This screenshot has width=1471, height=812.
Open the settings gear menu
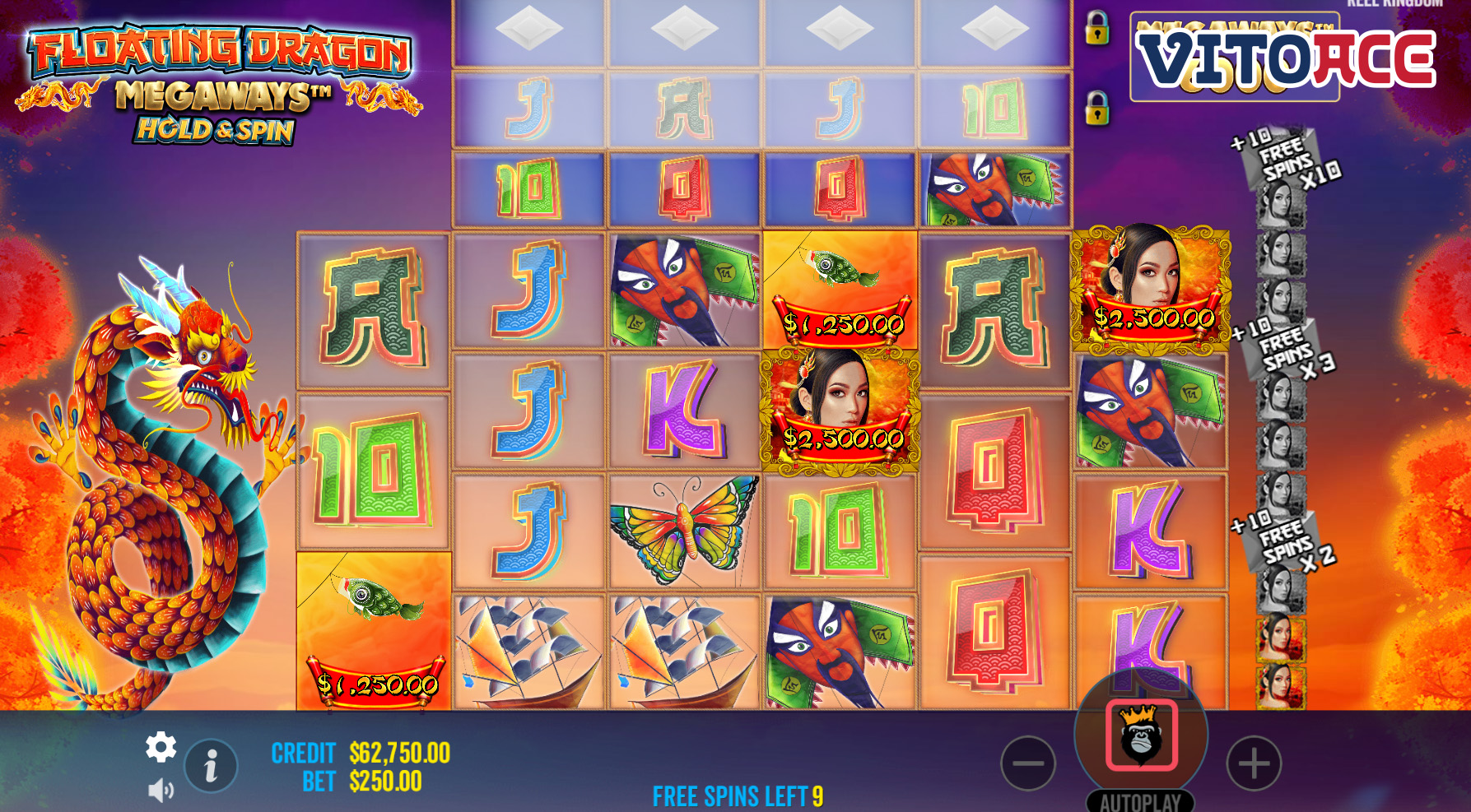click(x=161, y=747)
